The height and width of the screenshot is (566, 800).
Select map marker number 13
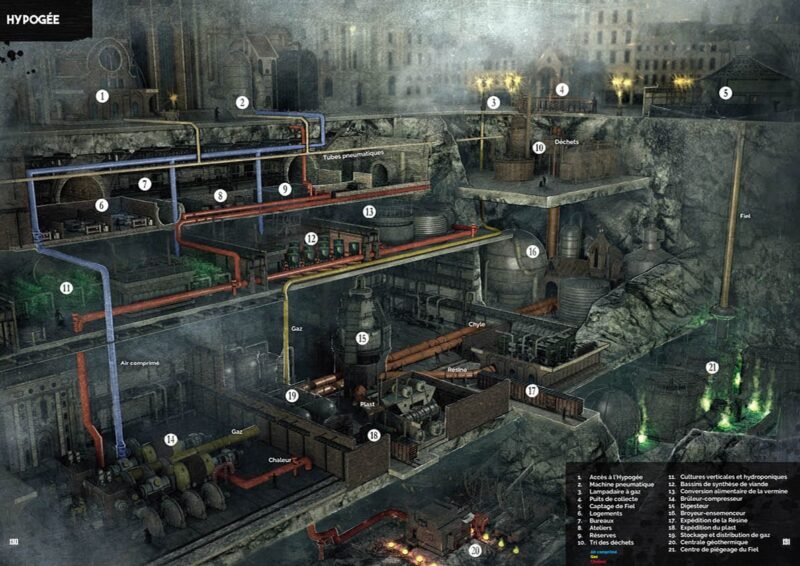click(369, 211)
